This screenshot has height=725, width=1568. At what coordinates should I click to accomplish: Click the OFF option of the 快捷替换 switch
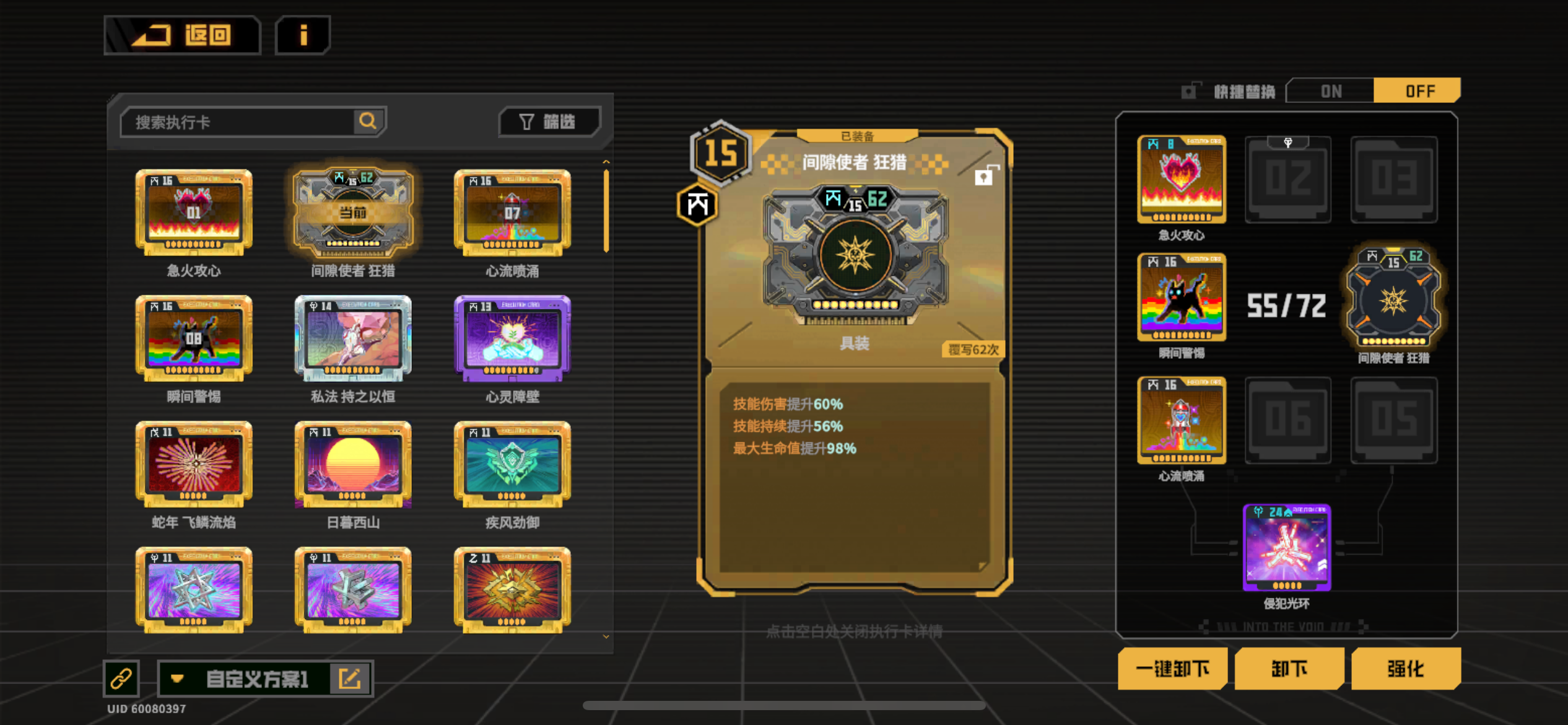[1418, 90]
